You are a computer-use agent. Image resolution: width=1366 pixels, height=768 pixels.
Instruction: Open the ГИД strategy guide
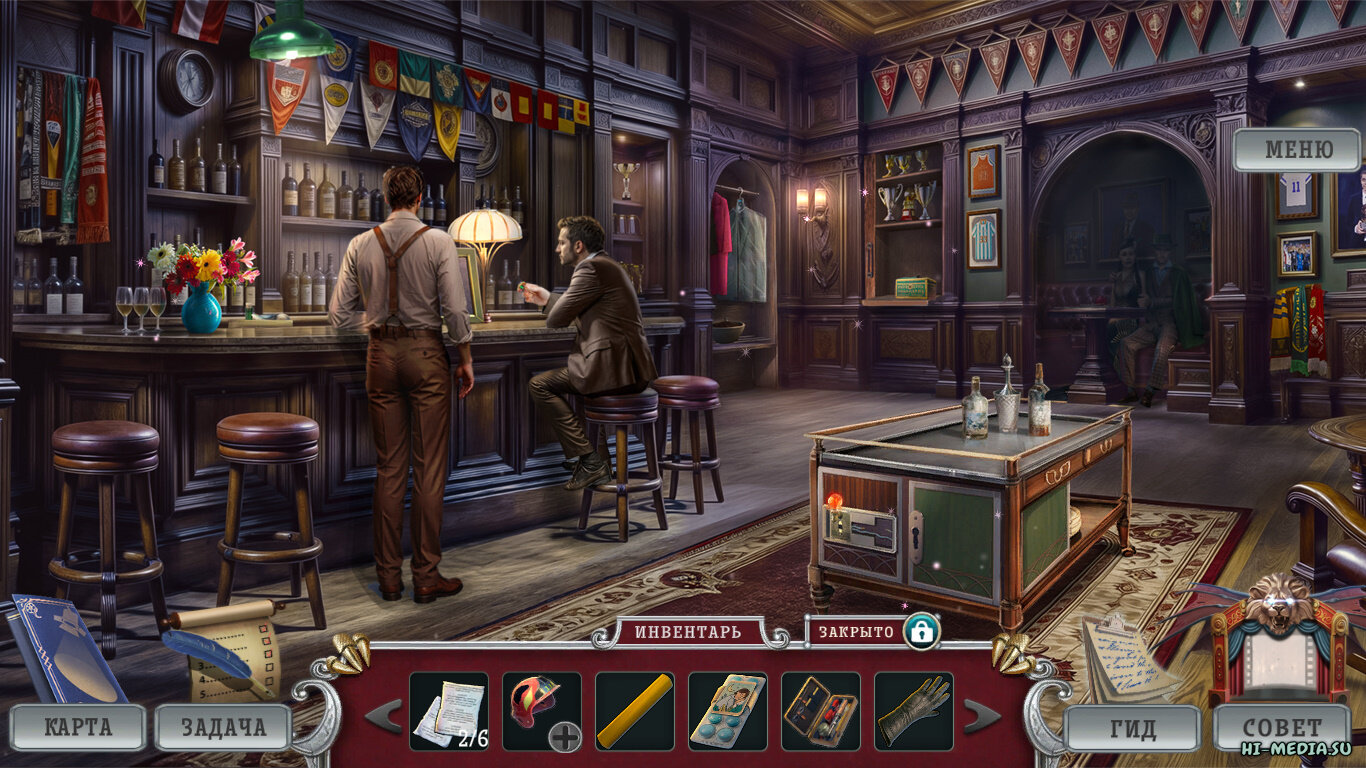click(x=1132, y=728)
